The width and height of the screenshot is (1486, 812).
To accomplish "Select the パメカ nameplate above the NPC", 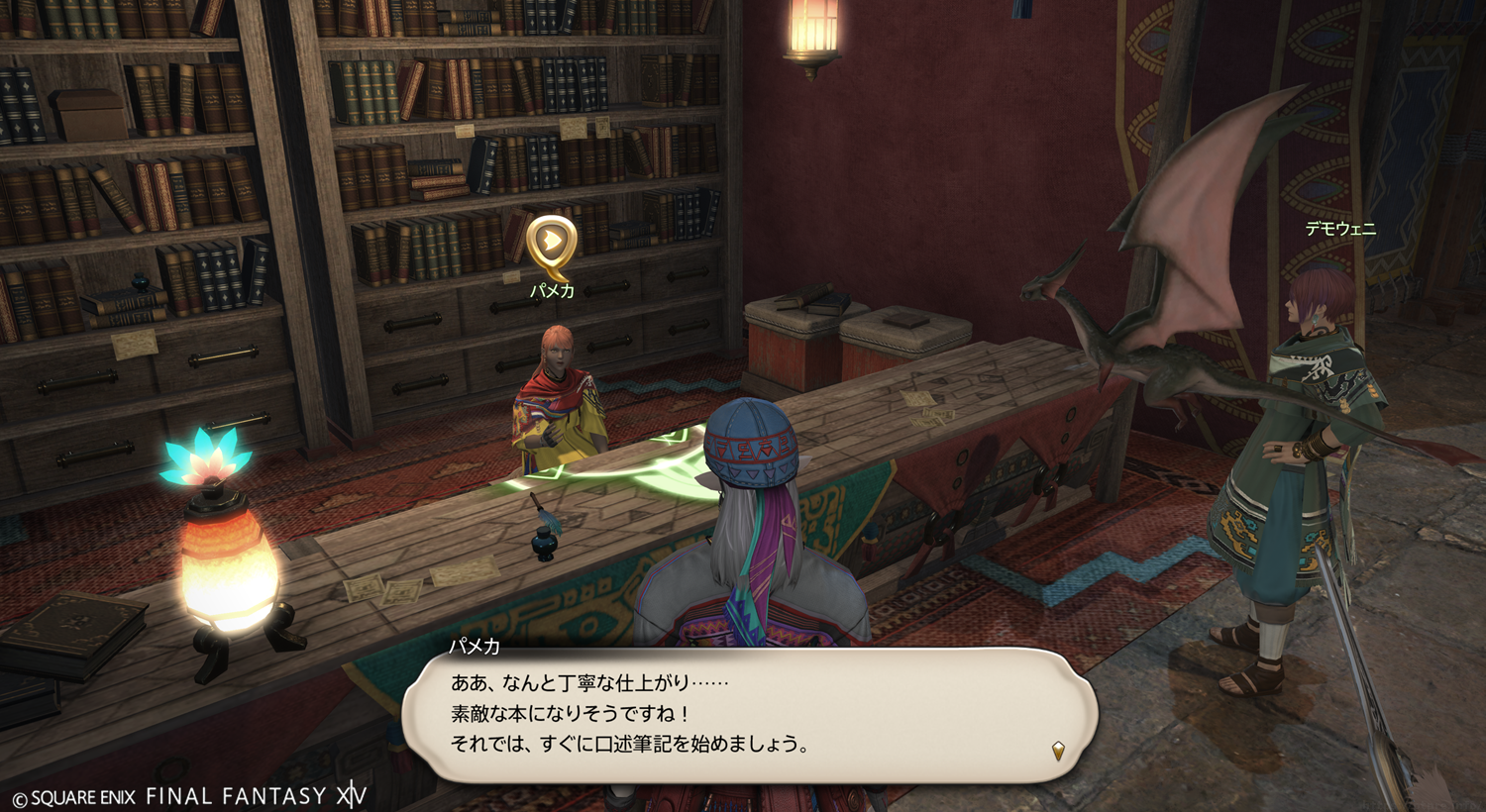I will click(552, 291).
